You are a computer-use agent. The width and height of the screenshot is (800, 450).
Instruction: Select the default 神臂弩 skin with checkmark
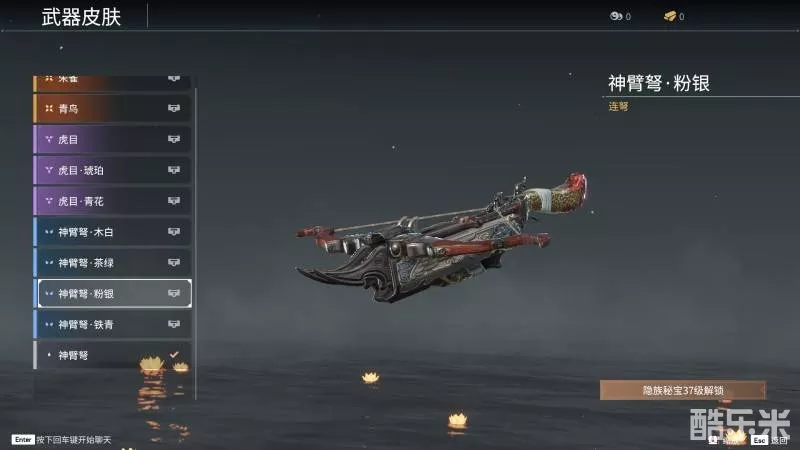(112, 355)
